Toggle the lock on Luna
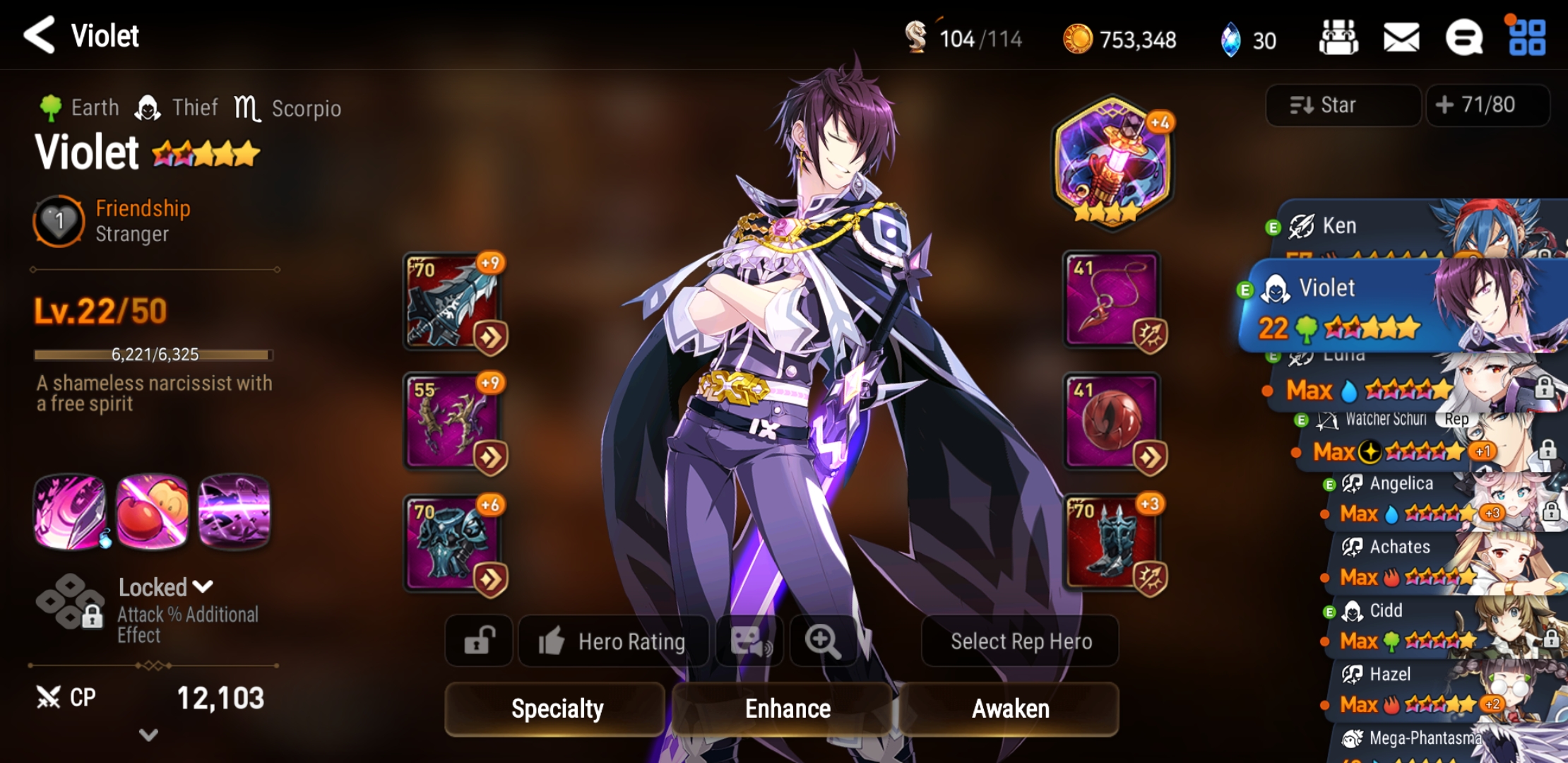 coord(1545,387)
